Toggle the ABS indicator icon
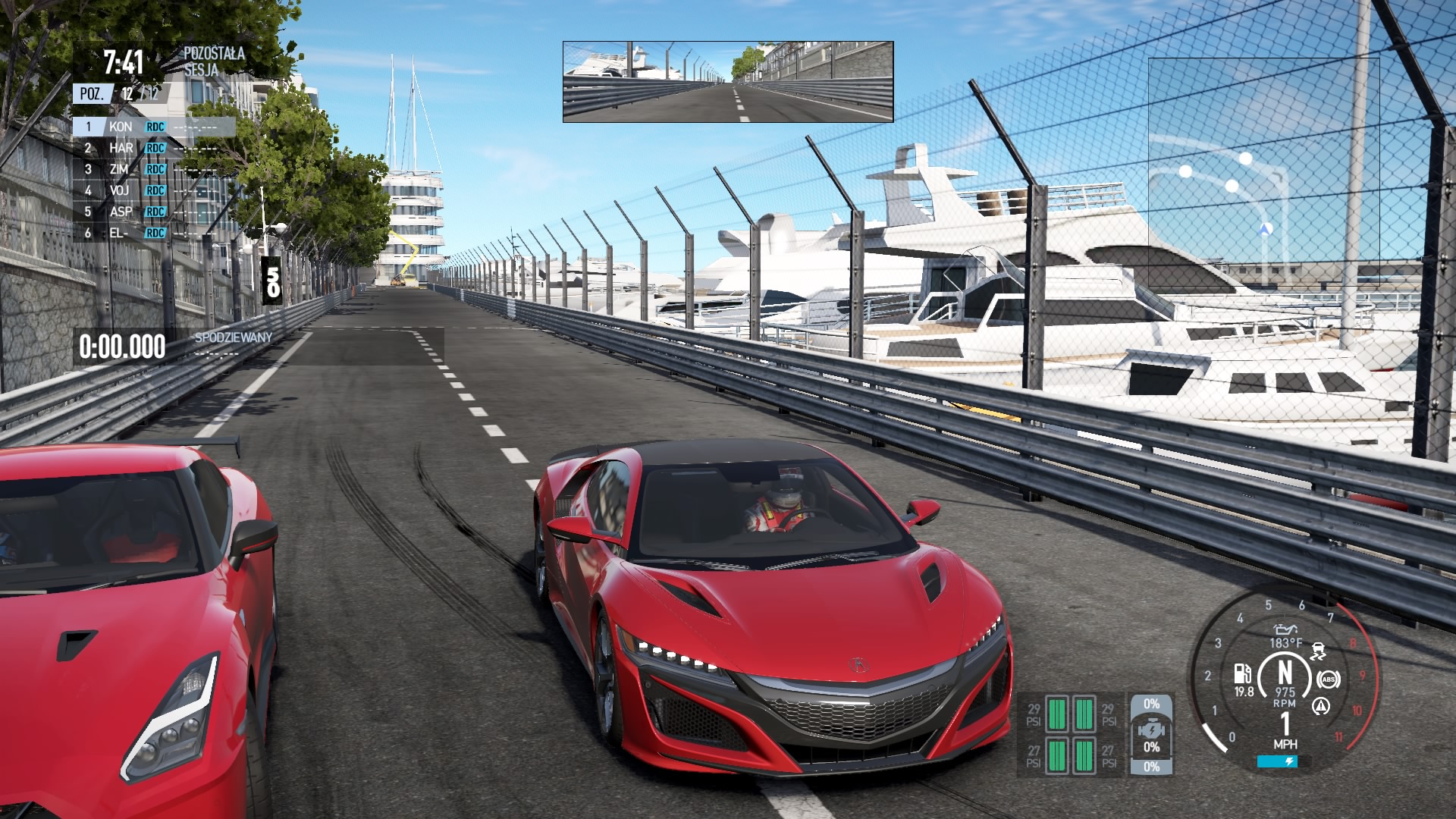Image resolution: width=1456 pixels, height=819 pixels. [1328, 679]
